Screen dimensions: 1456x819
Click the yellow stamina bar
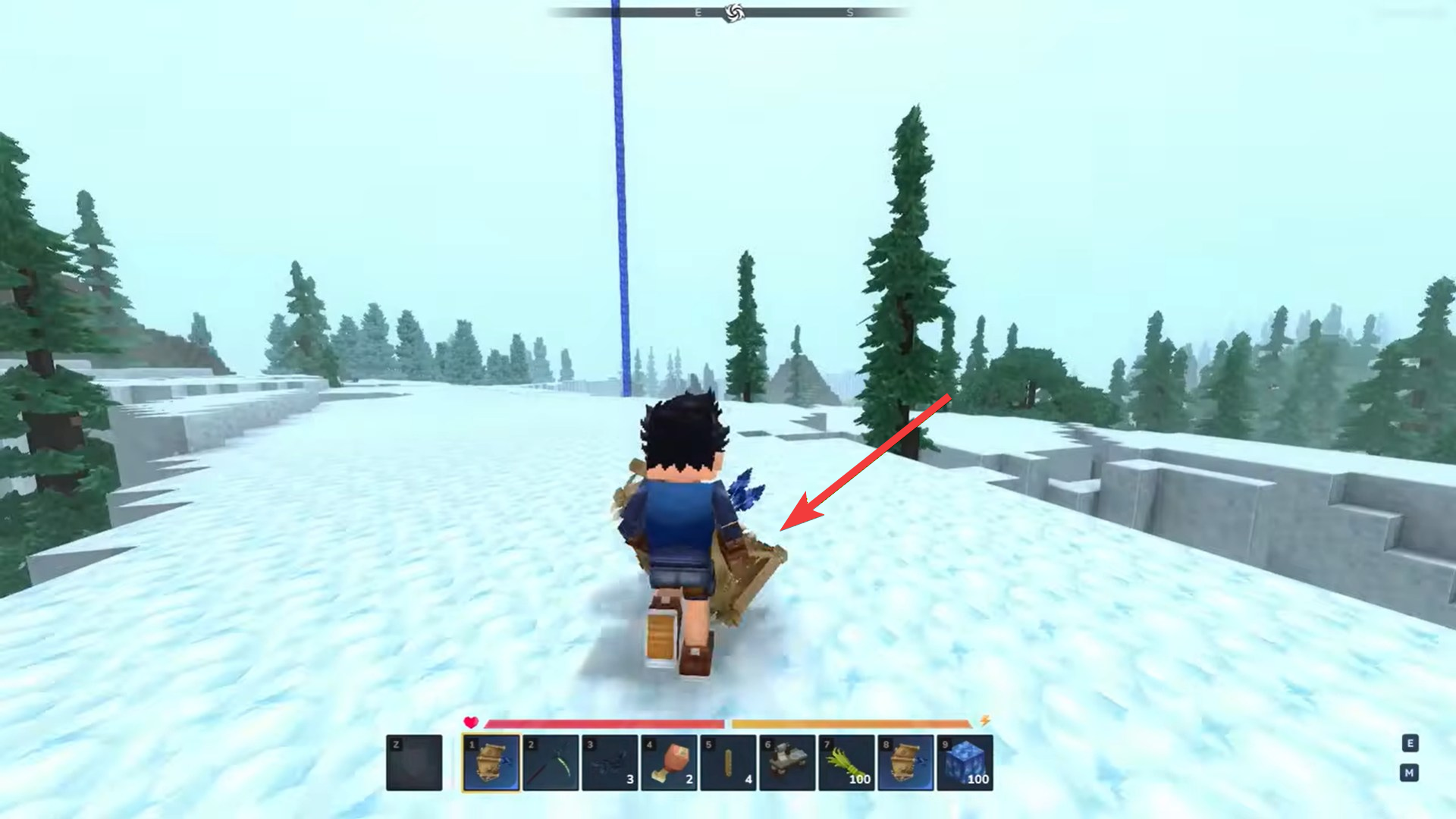[x=849, y=723]
